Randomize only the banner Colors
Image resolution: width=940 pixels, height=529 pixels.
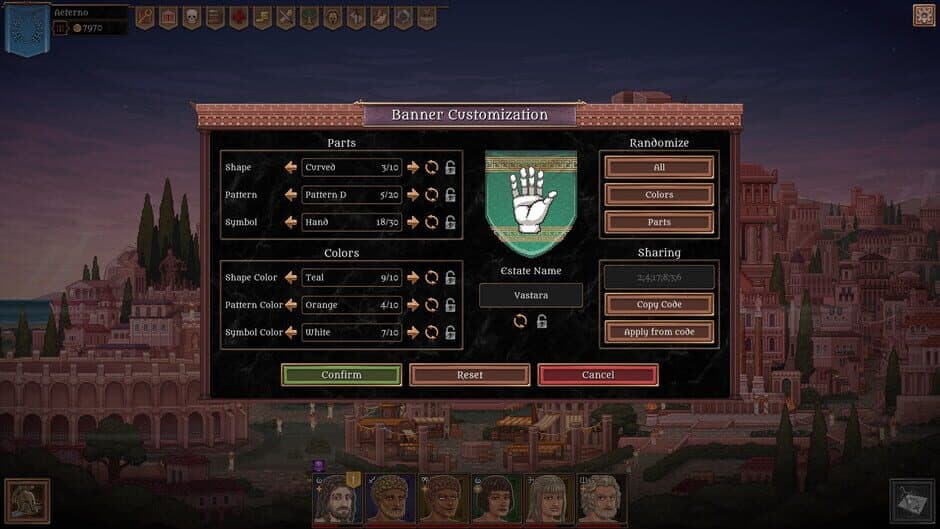tap(659, 195)
